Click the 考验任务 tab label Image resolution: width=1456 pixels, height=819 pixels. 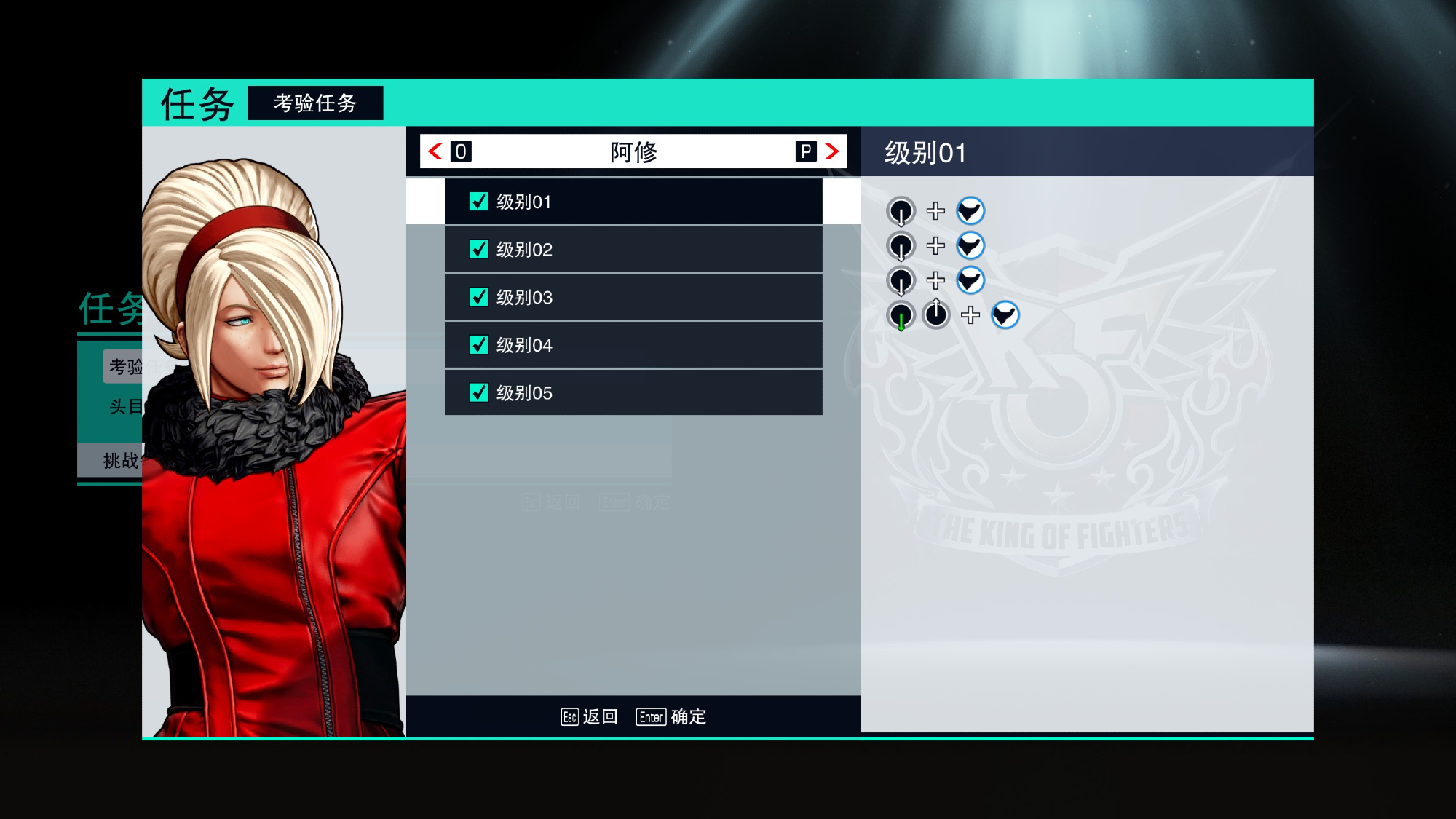(315, 103)
